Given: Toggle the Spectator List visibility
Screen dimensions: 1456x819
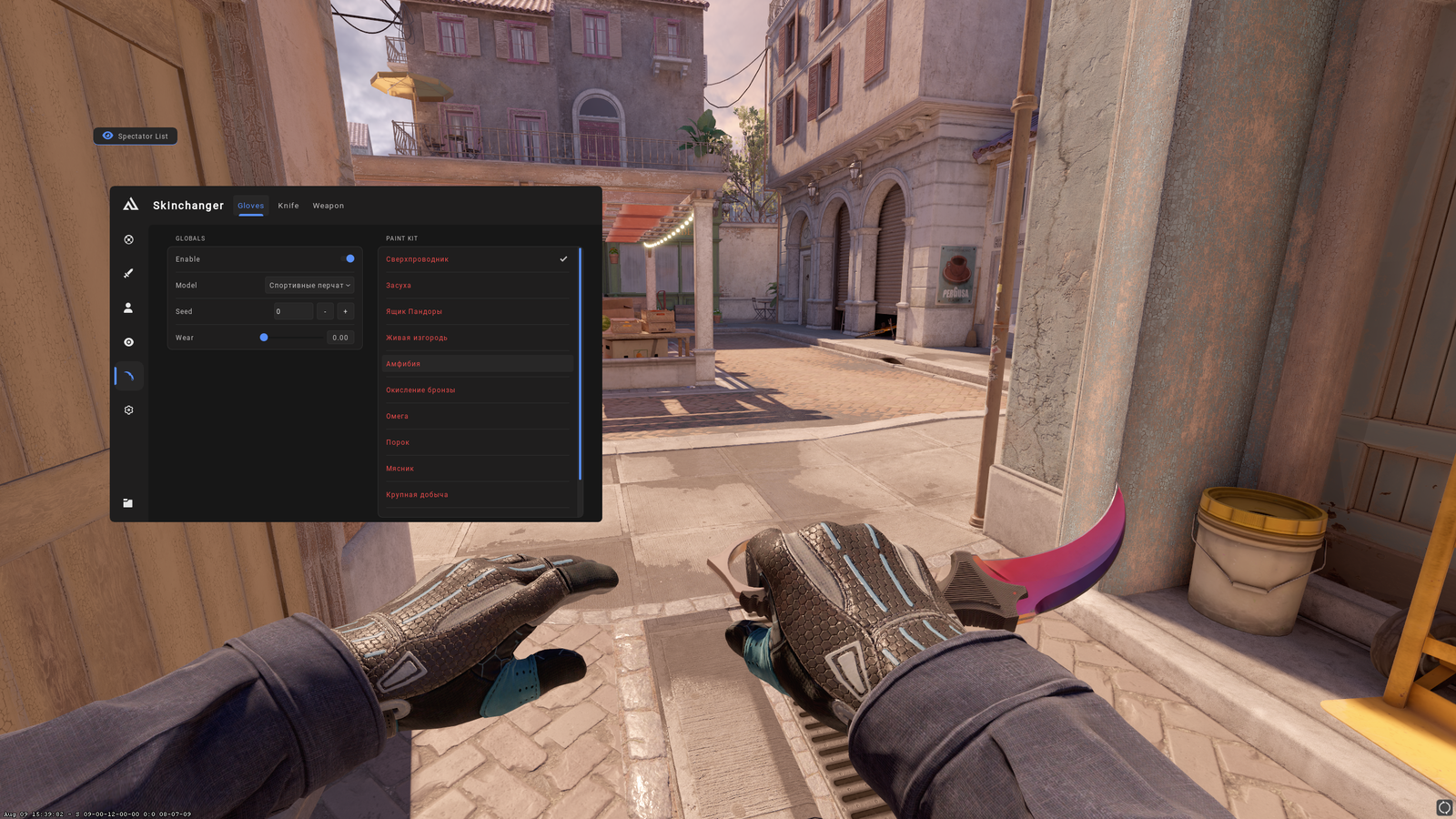Looking at the screenshot, I should point(135,136).
